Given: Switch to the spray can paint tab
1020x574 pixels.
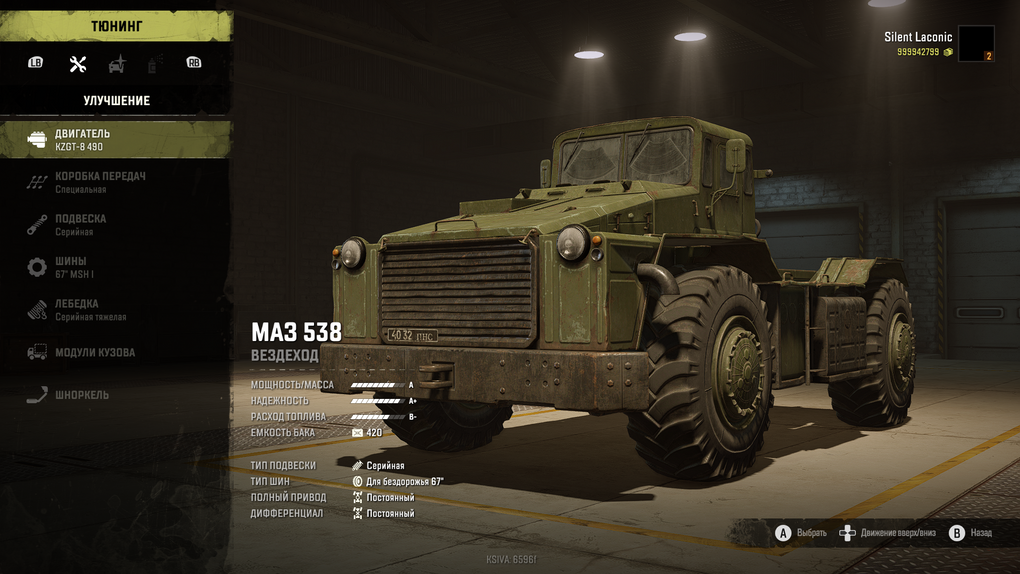Looking at the screenshot, I should [155, 64].
